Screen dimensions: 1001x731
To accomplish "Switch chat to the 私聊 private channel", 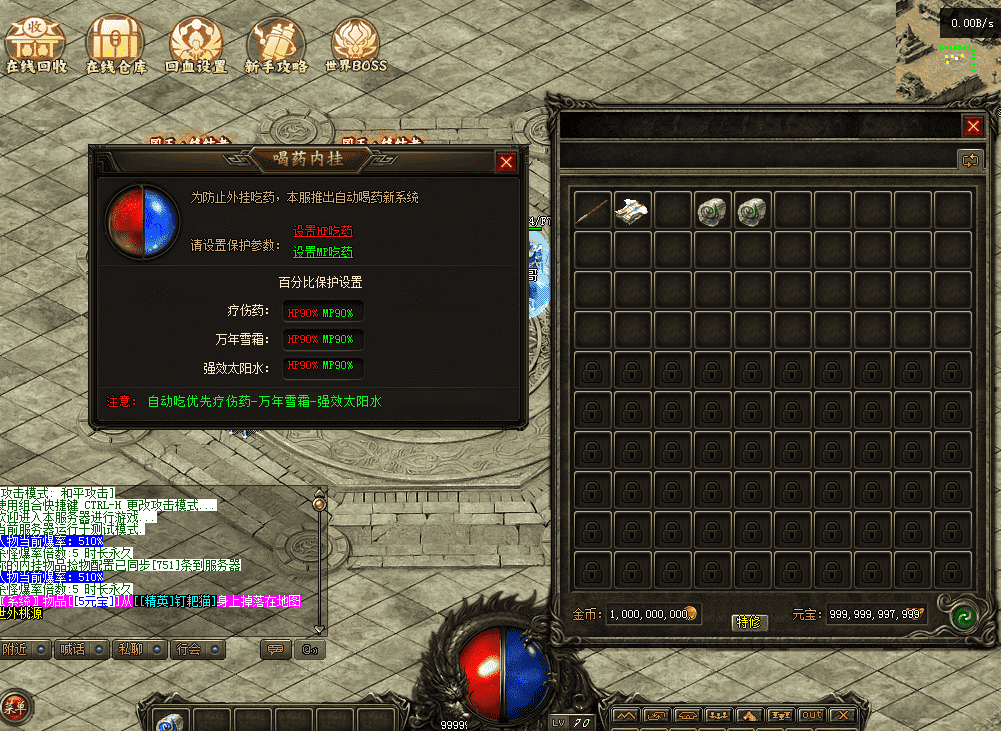I will pyautogui.click(x=141, y=649).
